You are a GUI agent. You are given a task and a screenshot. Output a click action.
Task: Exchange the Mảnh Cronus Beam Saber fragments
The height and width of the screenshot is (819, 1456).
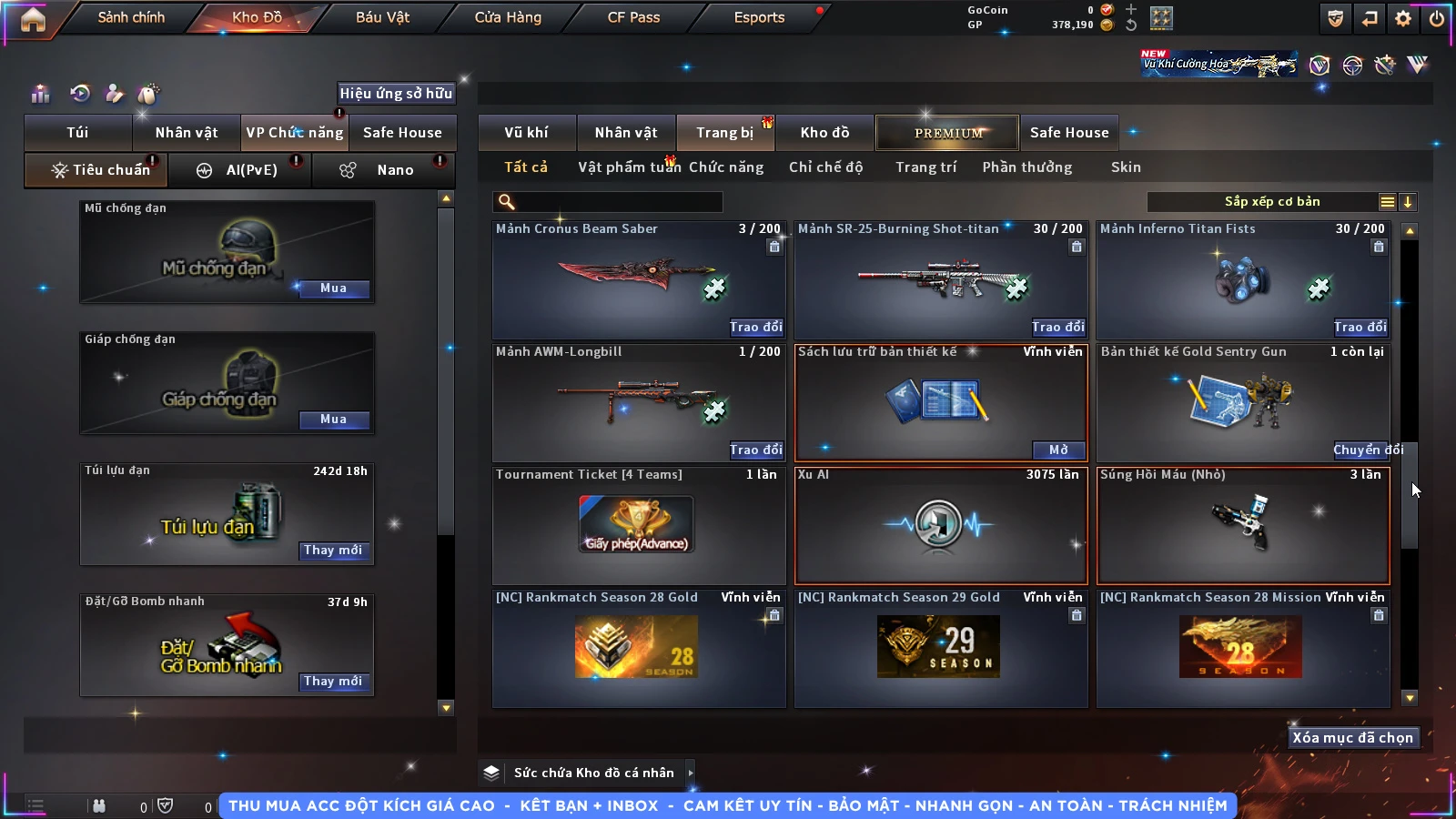[755, 327]
